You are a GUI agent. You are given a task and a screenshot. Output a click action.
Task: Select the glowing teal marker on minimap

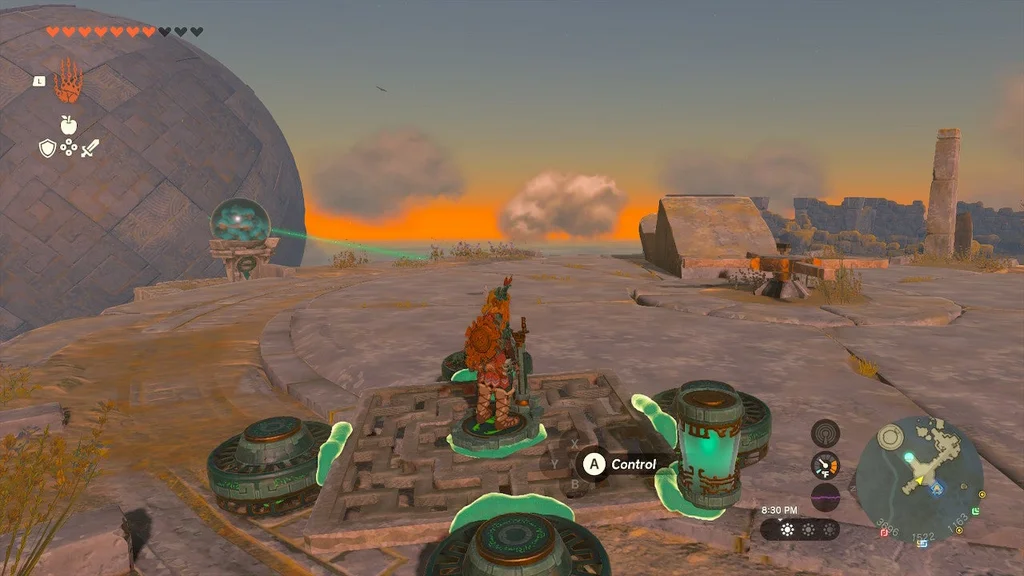click(x=908, y=457)
